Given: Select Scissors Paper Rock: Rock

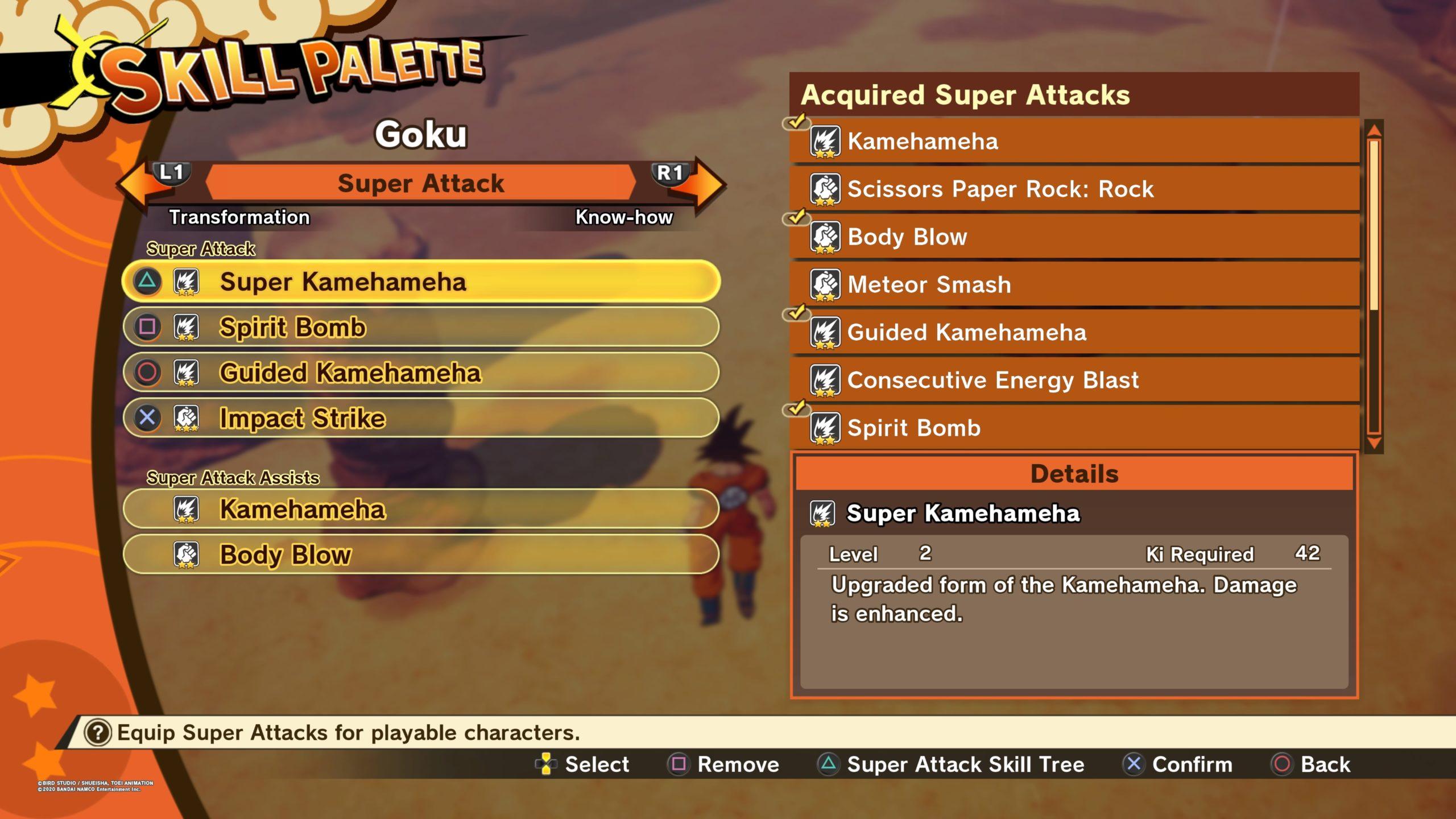Looking at the screenshot, I should click(1074, 189).
